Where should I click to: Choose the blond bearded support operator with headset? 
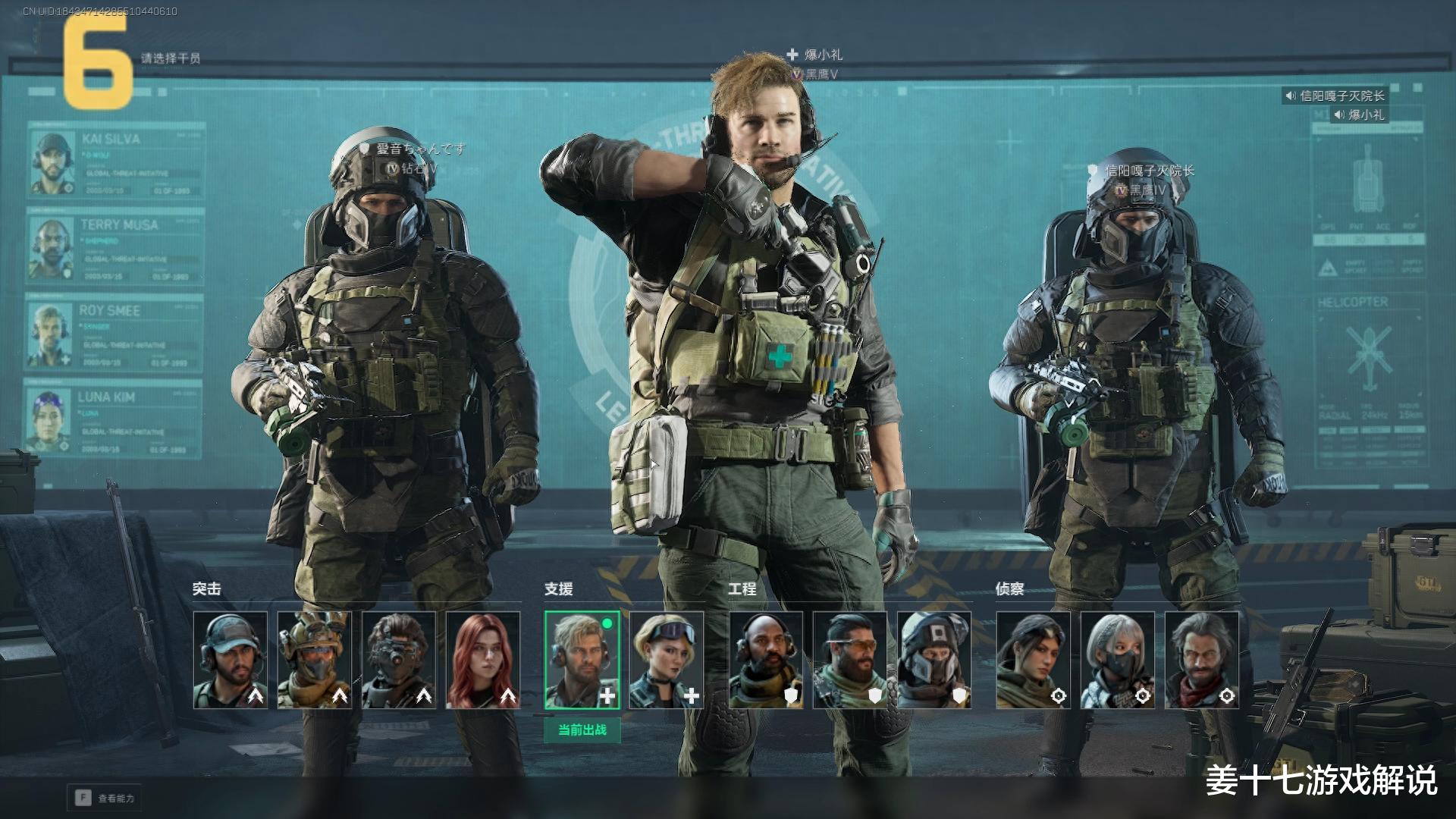(582, 660)
